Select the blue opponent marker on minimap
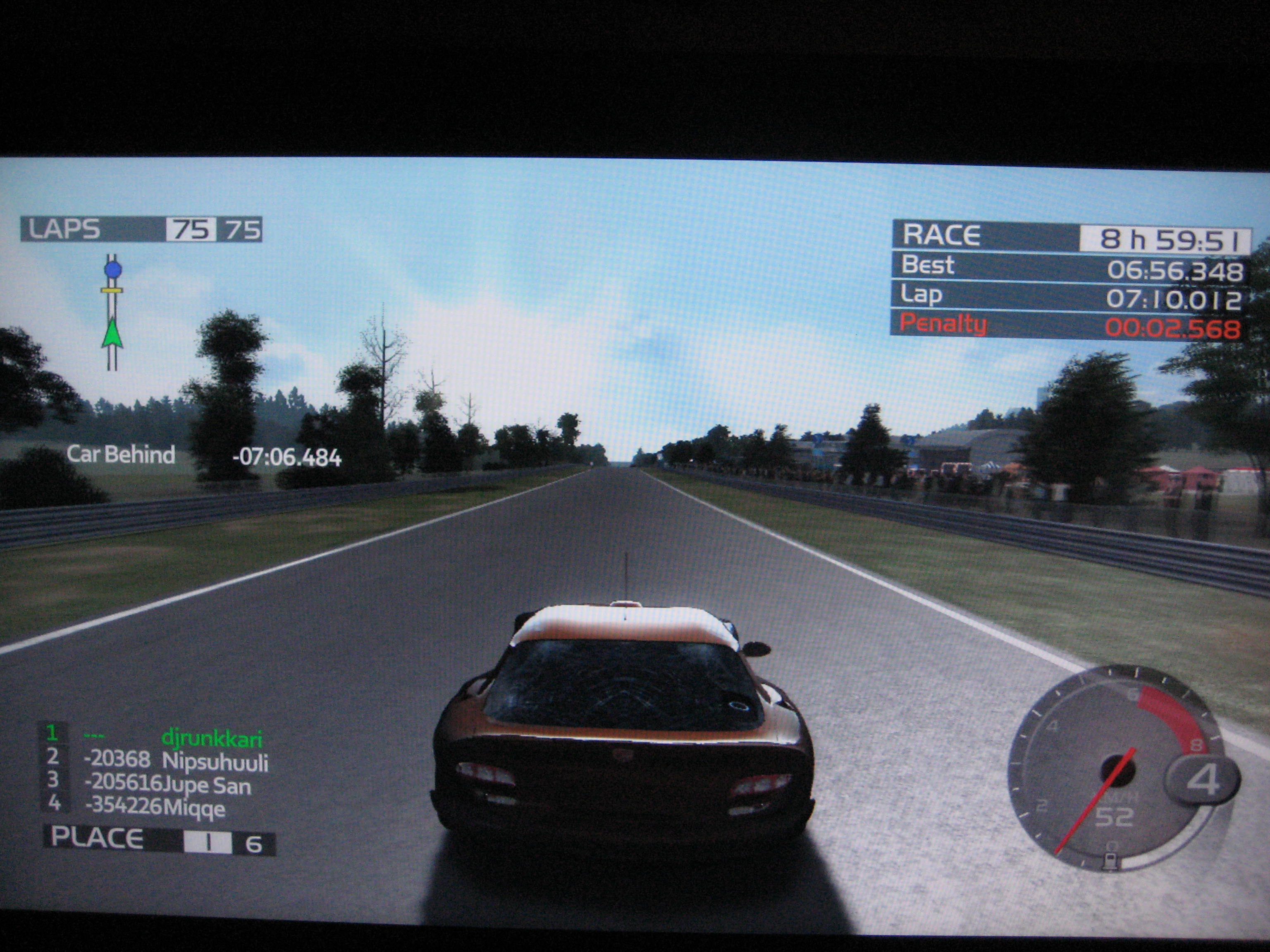 [x=113, y=269]
